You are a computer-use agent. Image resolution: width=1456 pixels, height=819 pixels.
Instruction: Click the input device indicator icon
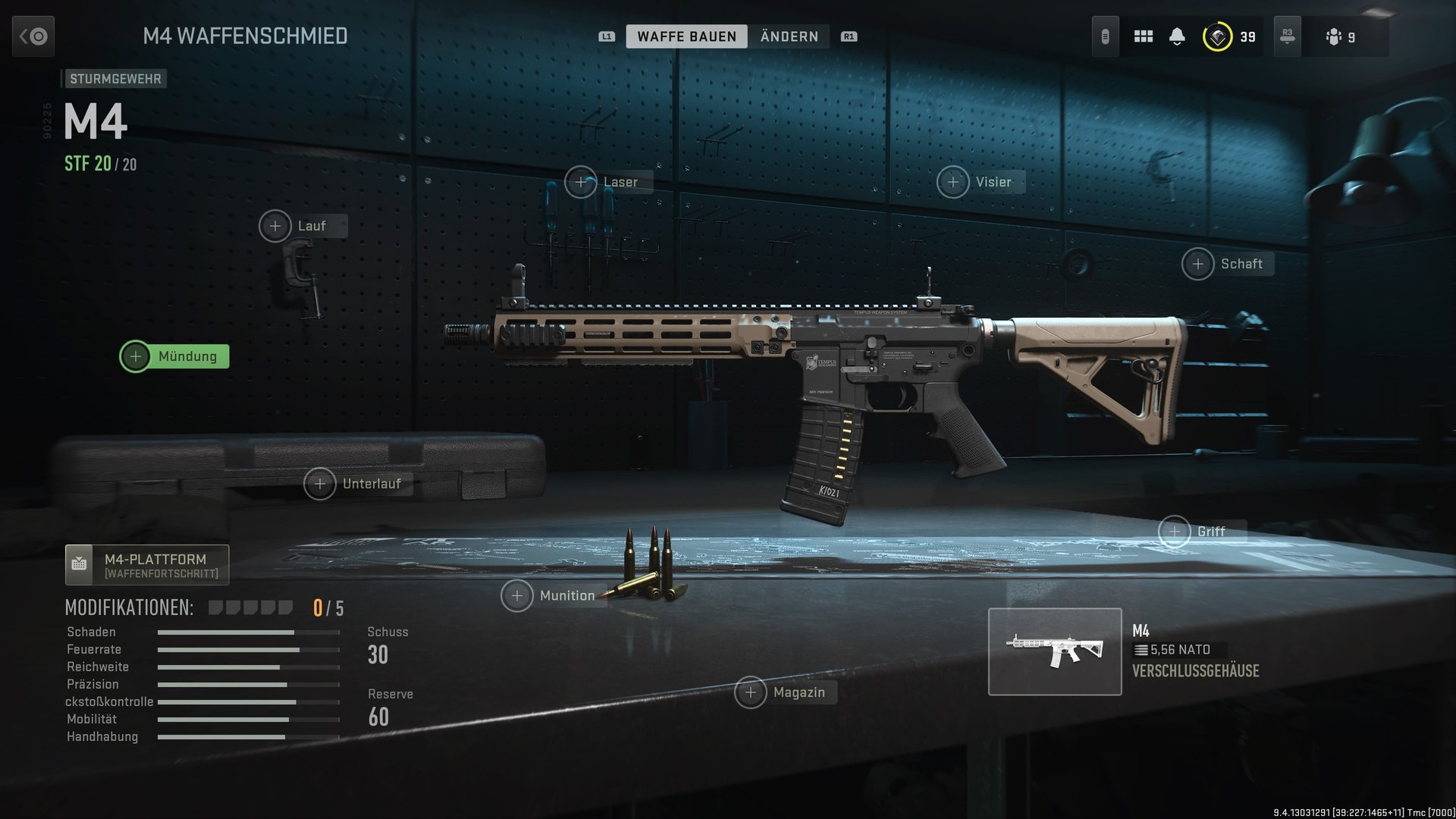1105,36
